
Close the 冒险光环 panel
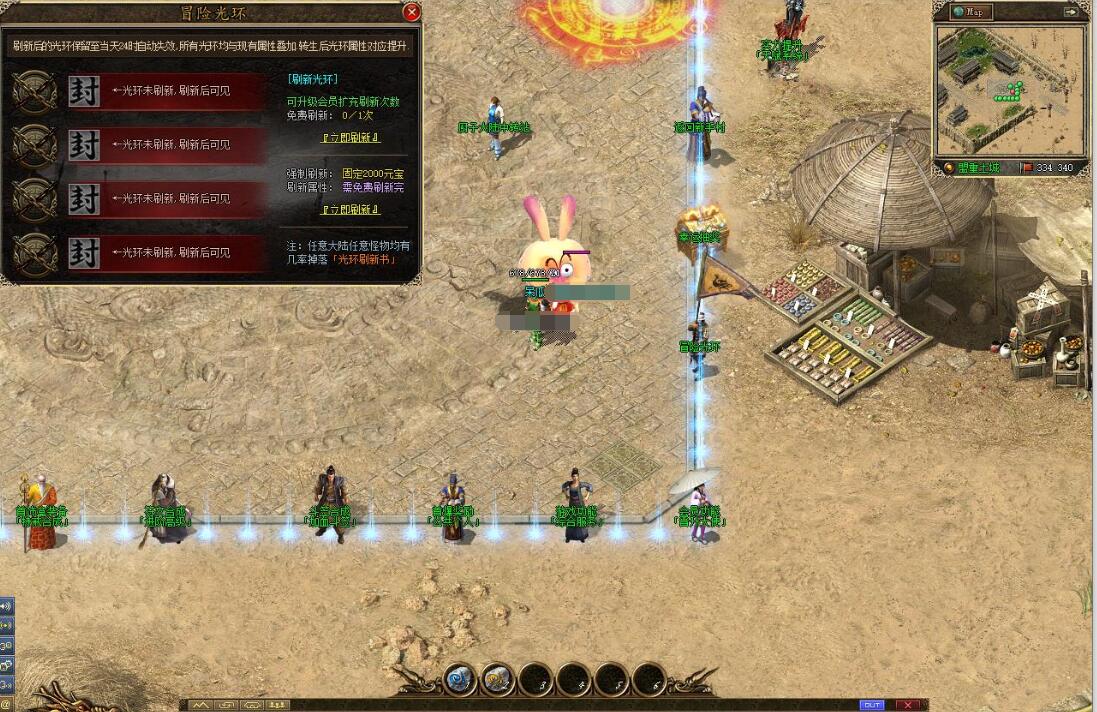411,13
